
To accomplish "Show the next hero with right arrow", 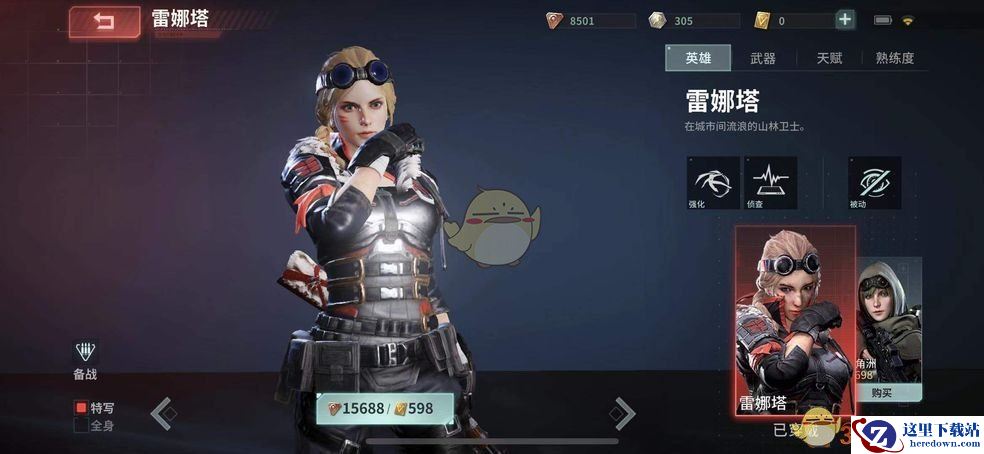I will click(623, 411).
